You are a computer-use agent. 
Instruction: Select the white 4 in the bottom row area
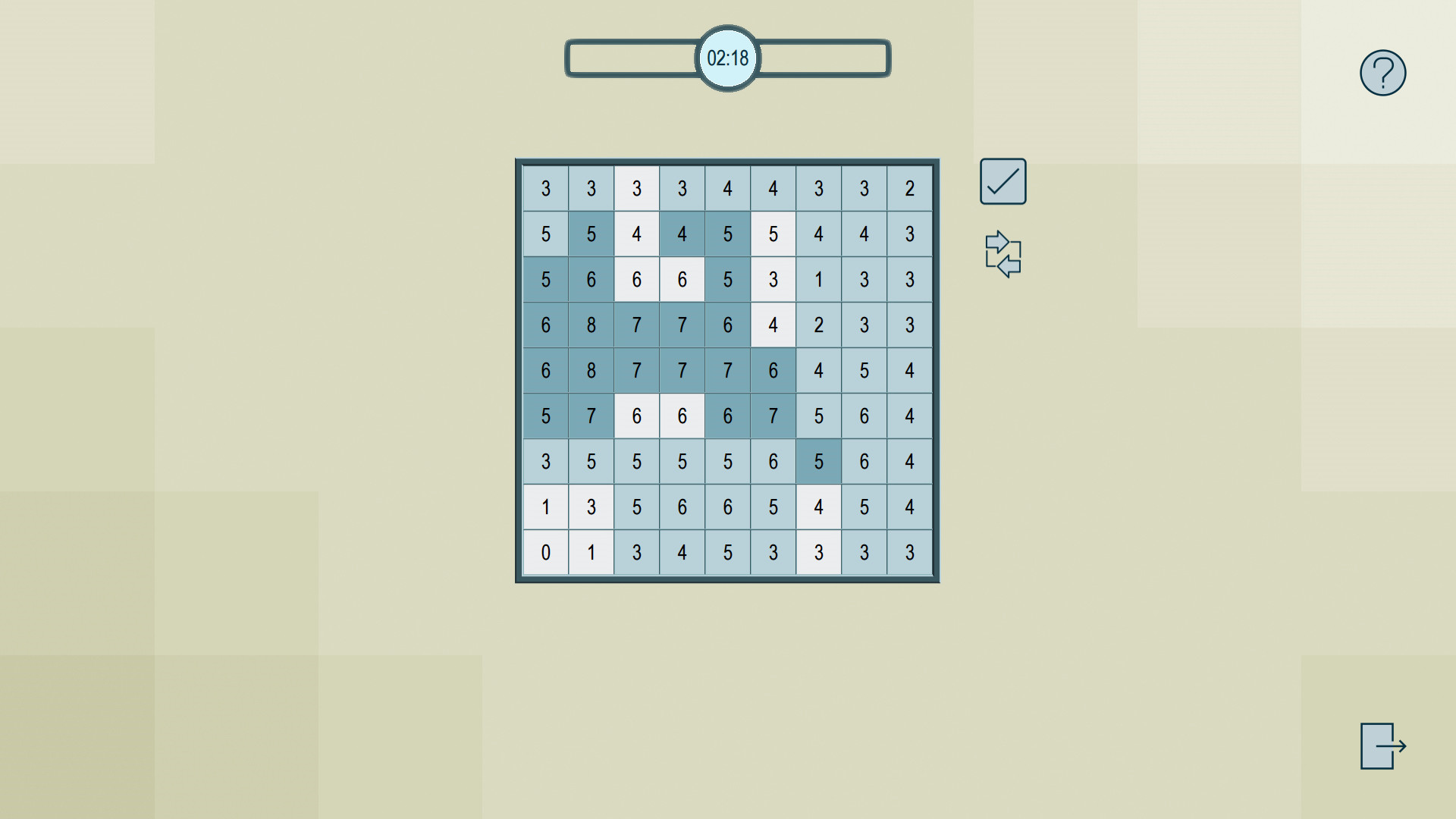(818, 507)
